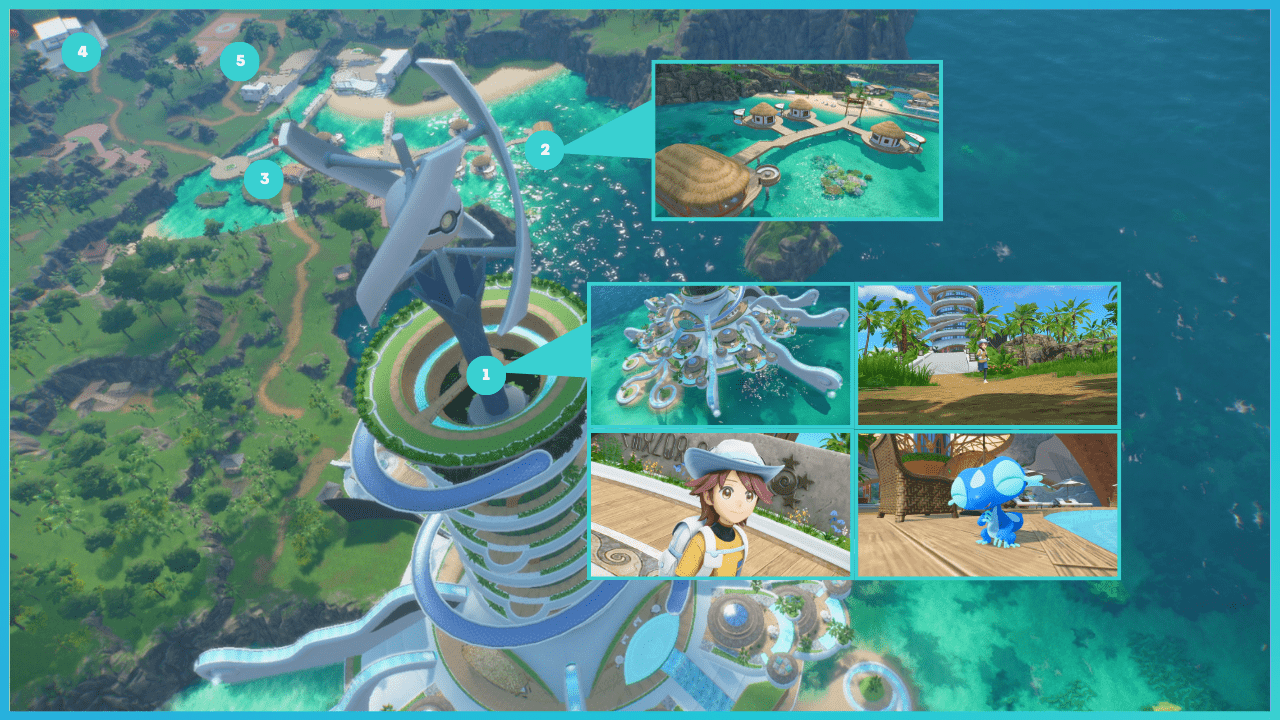Select map marker number 2
Screen dimensions: 1280x720
tap(544, 150)
